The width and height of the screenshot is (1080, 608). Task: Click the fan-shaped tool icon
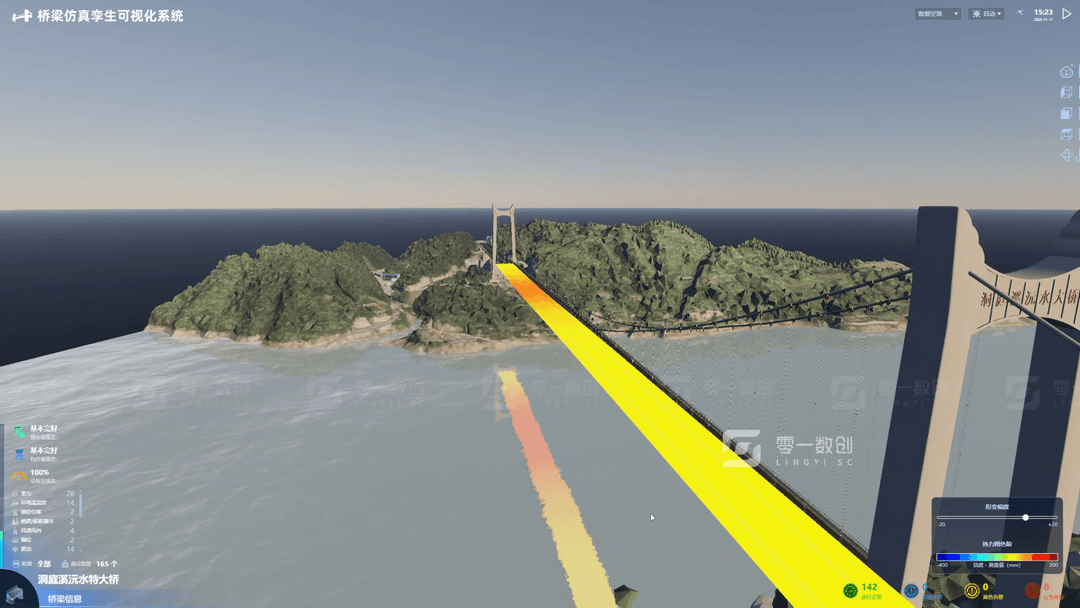[x=1066, y=156]
